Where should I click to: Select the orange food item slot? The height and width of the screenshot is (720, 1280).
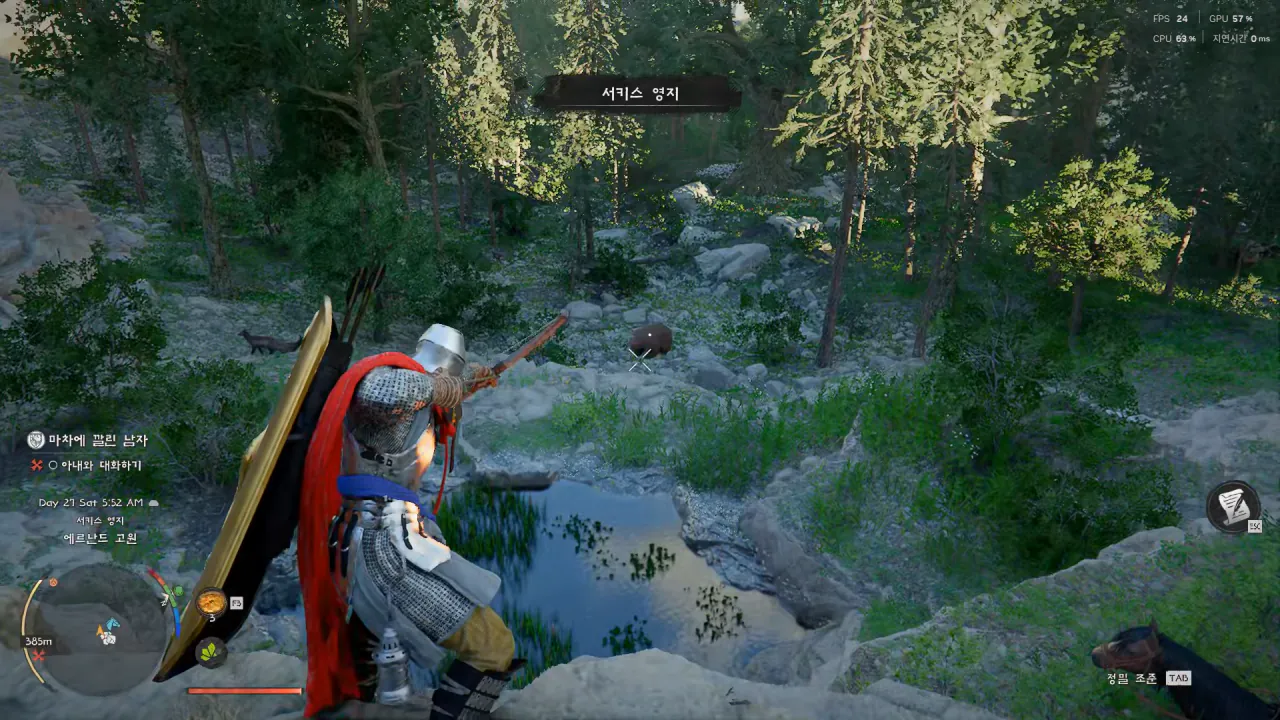point(211,602)
